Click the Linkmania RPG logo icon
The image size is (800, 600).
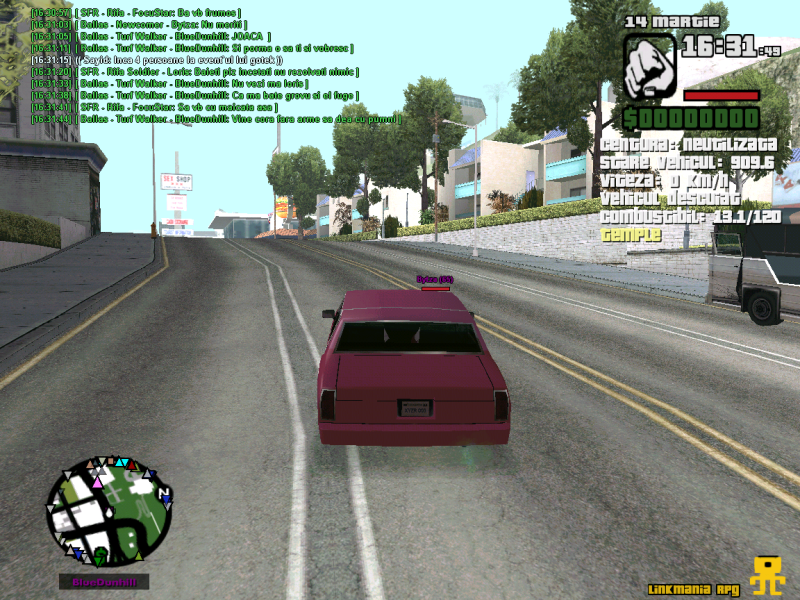768,575
